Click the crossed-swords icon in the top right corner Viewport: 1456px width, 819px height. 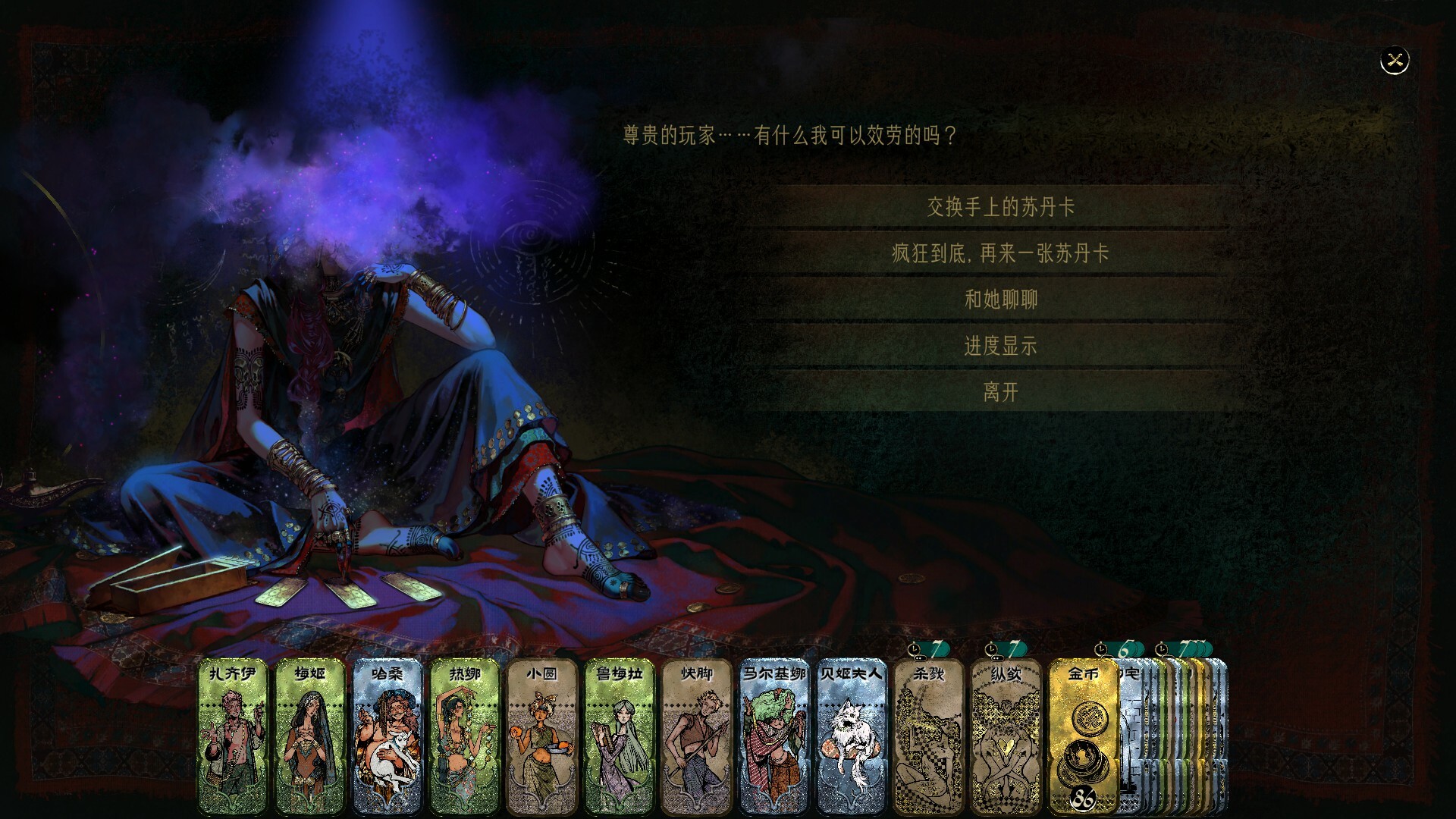[1394, 59]
